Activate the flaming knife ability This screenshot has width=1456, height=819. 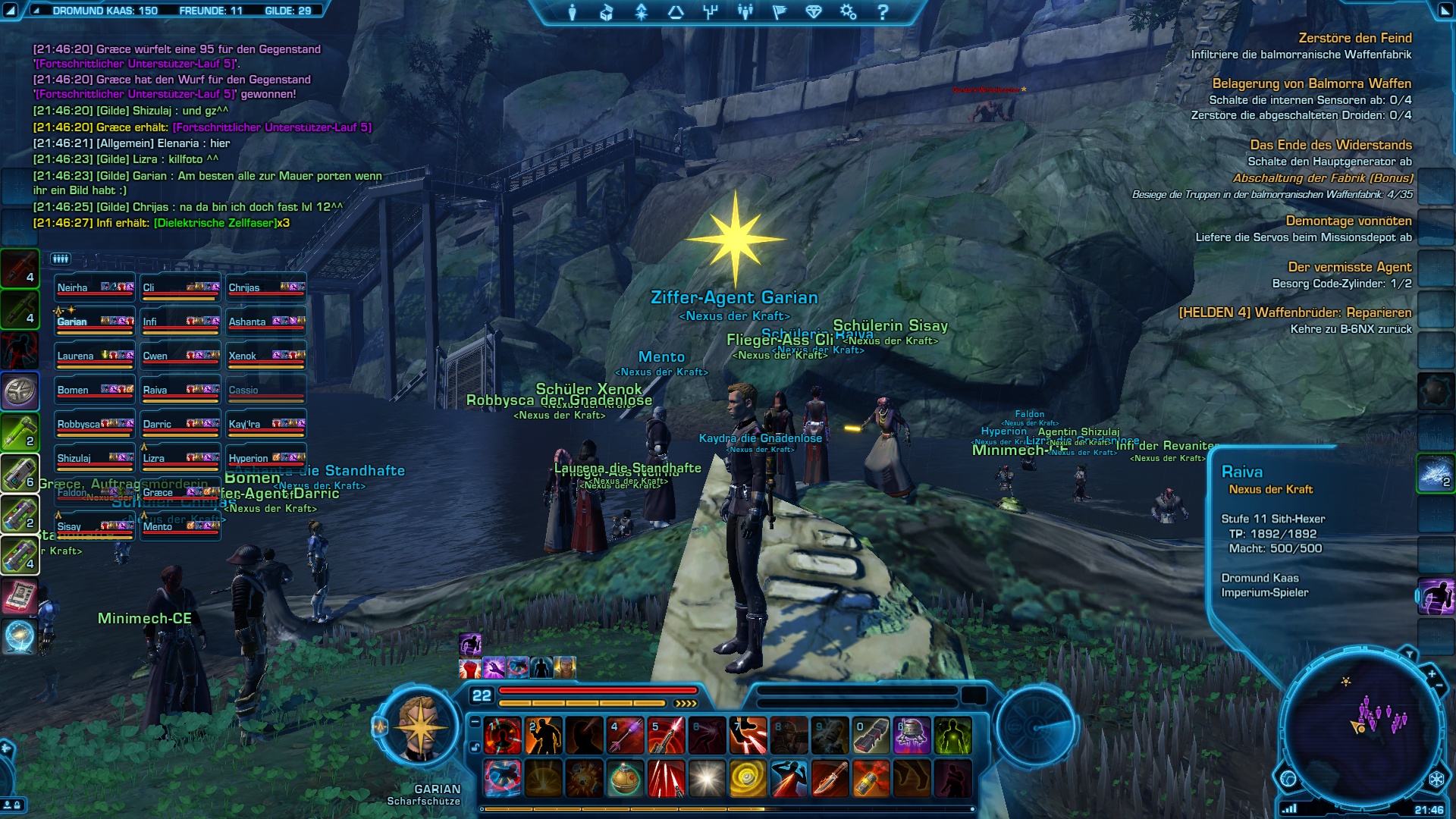tap(830, 779)
